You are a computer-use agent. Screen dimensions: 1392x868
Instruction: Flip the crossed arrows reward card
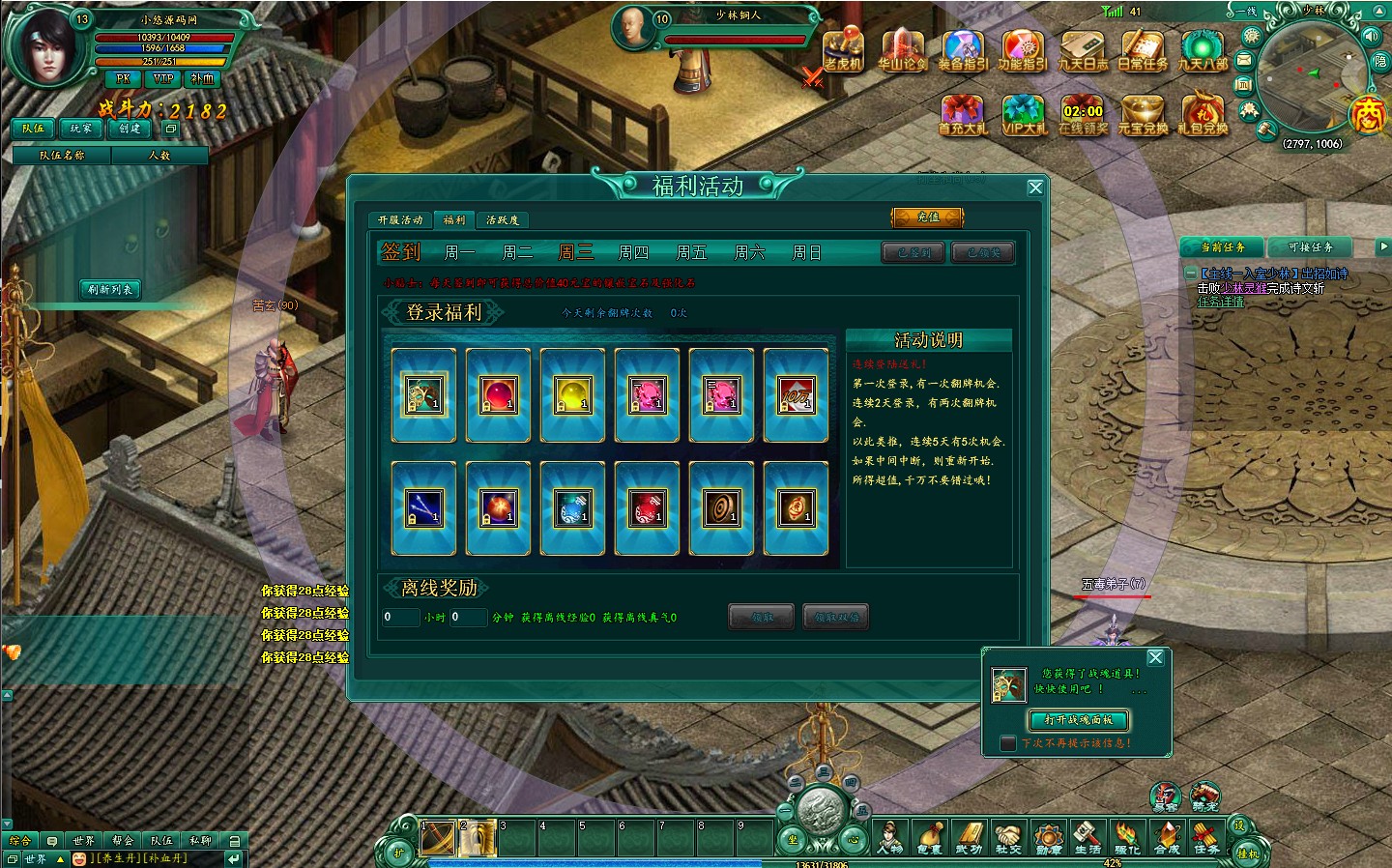pyautogui.click(x=423, y=508)
